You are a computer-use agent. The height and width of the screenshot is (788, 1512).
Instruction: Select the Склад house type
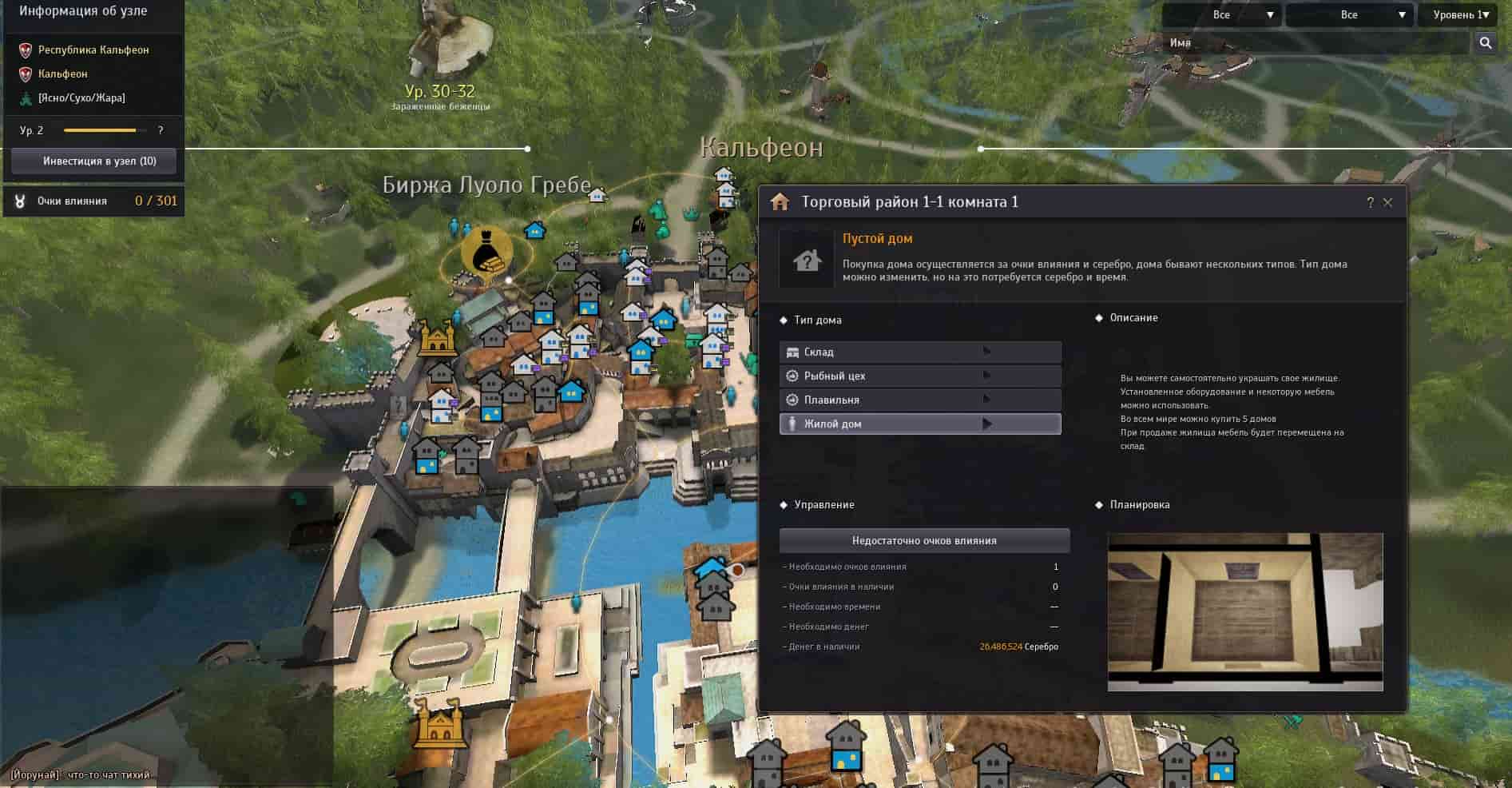click(x=919, y=352)
